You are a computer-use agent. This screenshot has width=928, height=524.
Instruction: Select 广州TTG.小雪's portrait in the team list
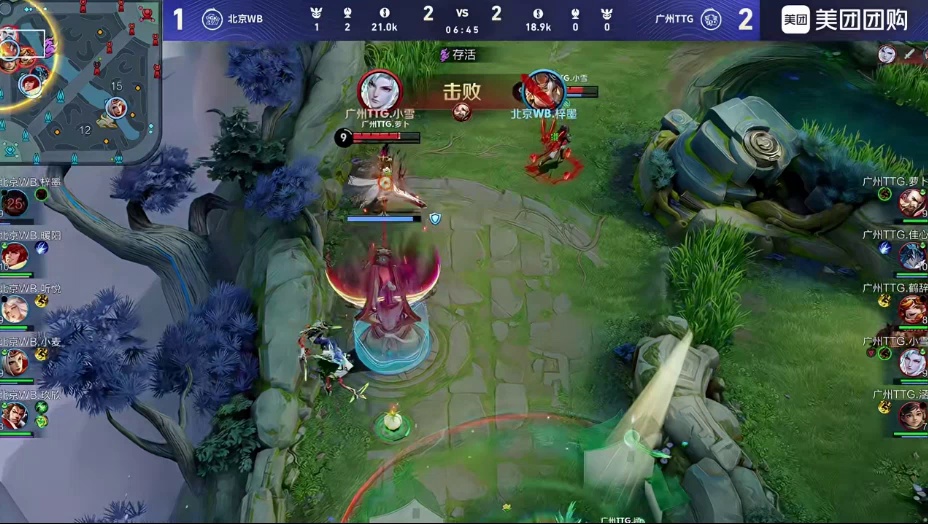coord(911,361)
